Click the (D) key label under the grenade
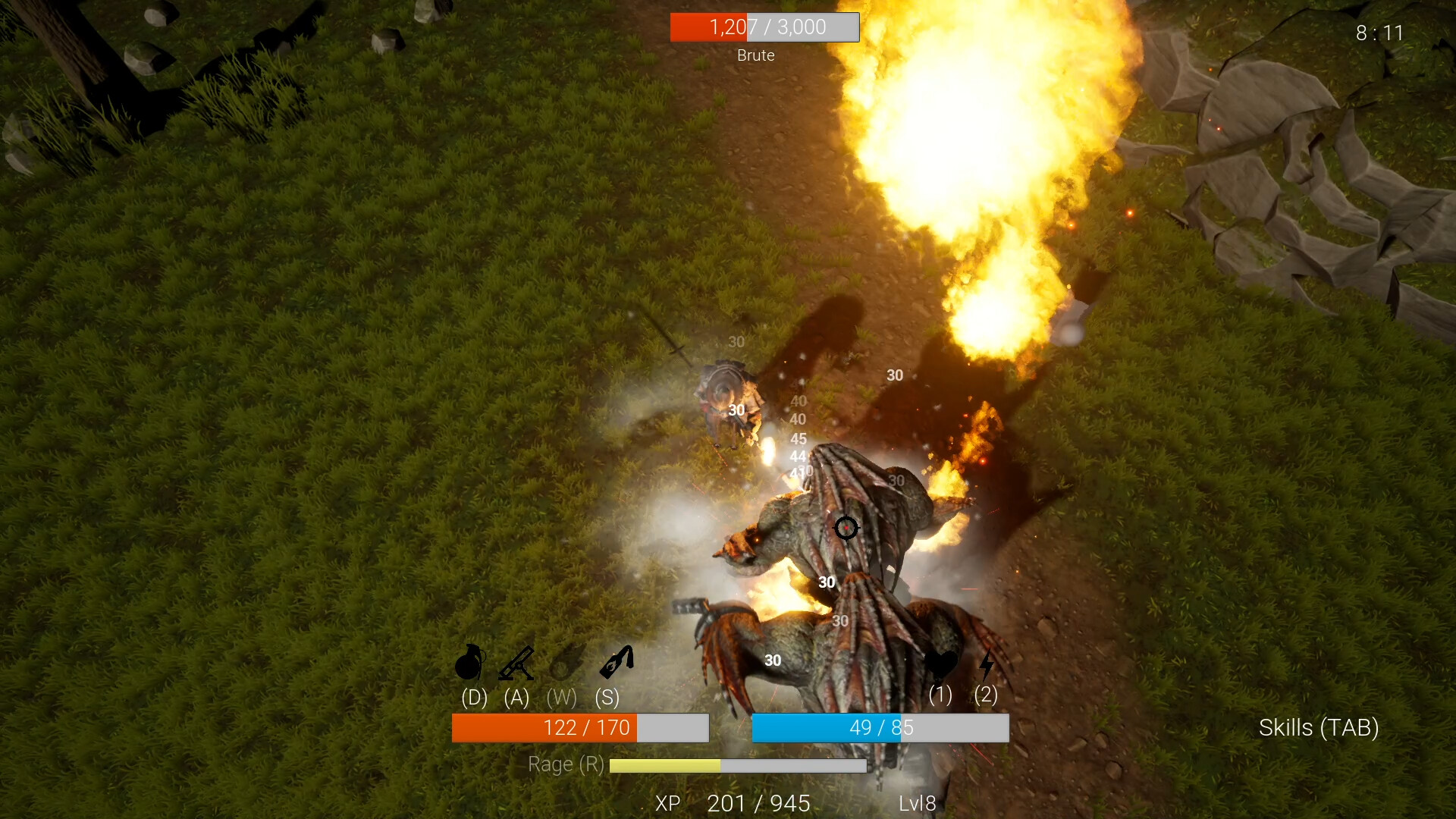This screenshot has height=819, width=1456. click(x=473, y=698)
